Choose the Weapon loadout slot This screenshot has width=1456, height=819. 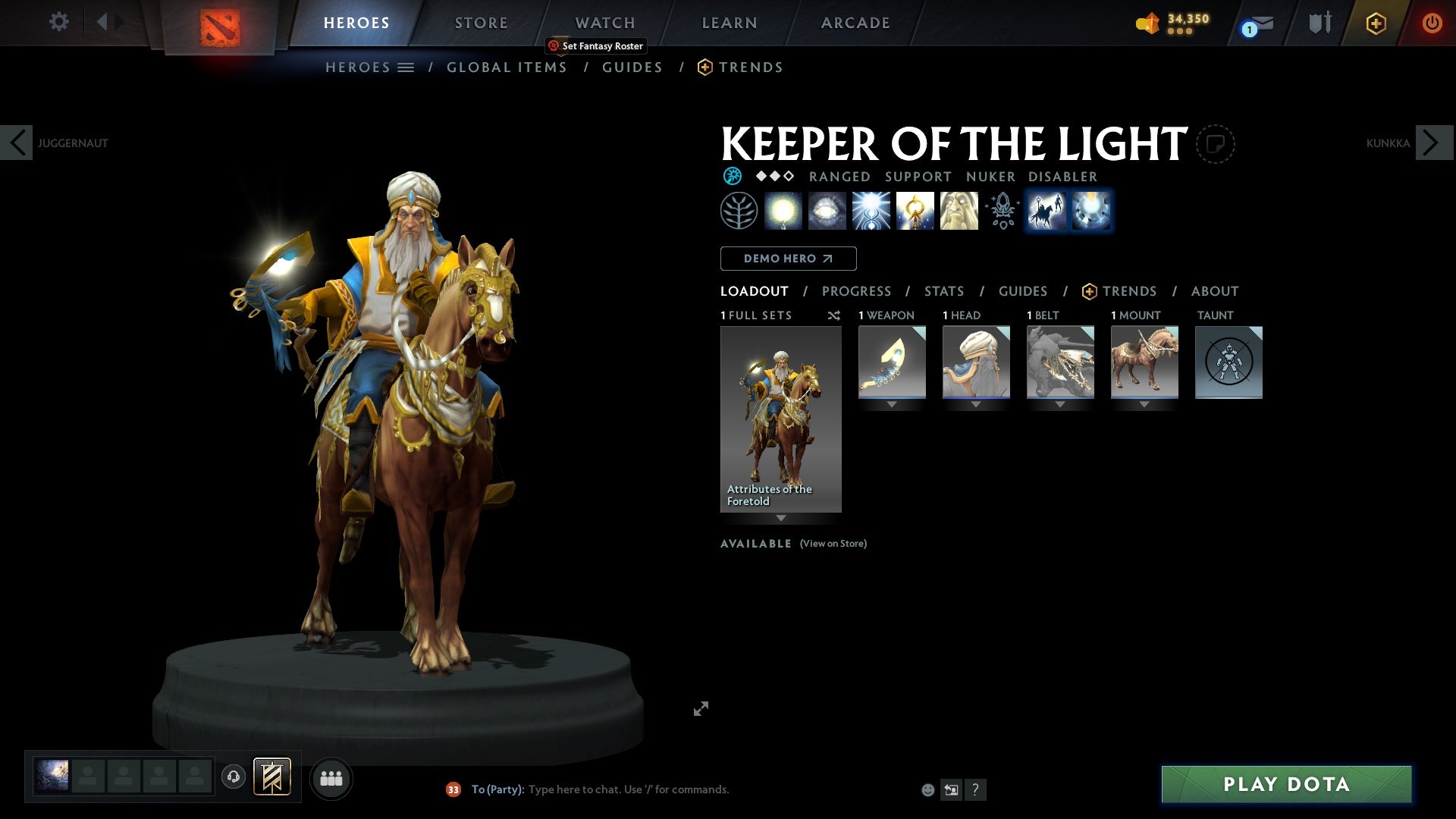(x=892, y=362)
